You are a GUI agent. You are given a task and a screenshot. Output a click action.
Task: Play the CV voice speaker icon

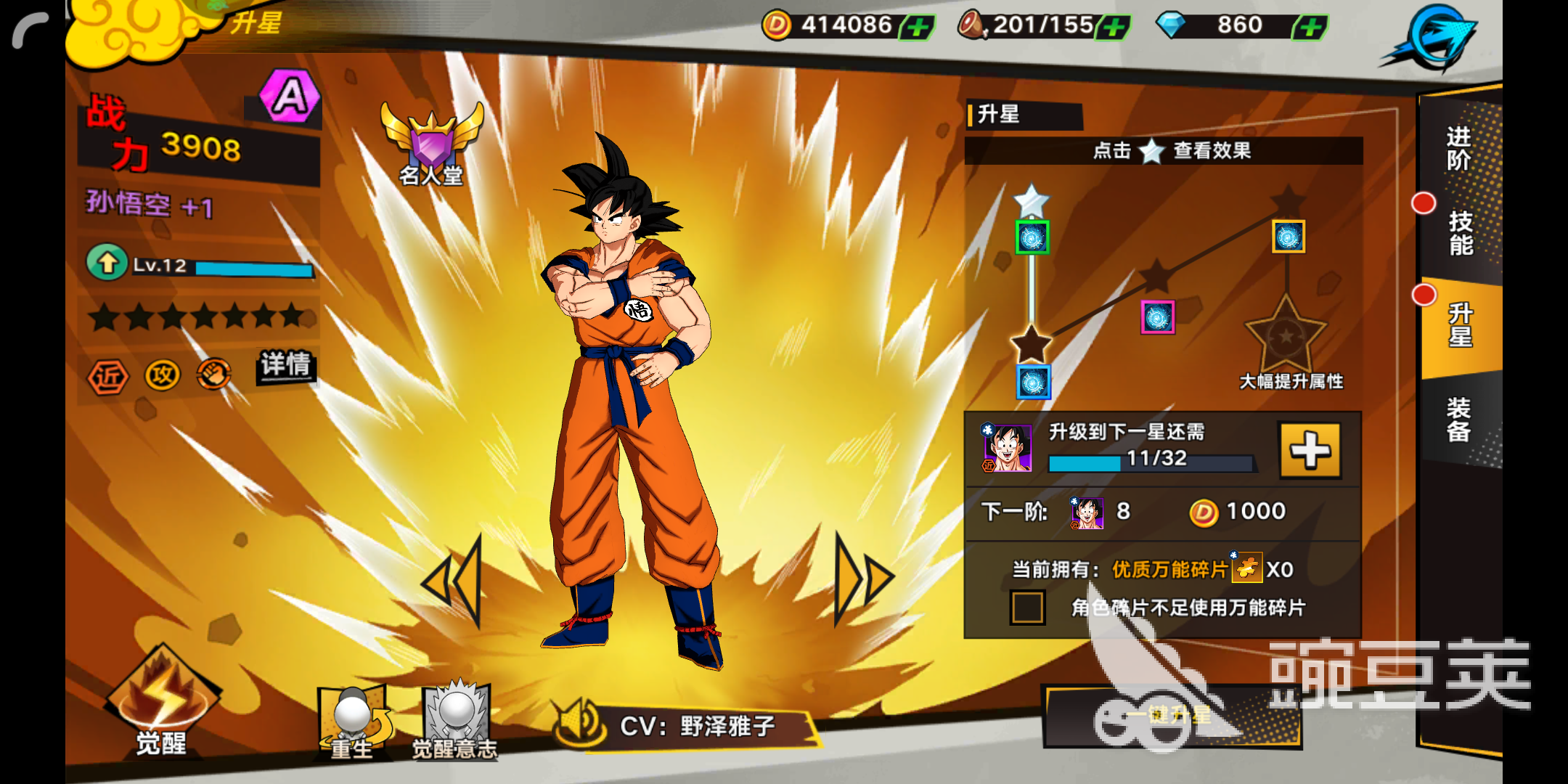[578, 724]
